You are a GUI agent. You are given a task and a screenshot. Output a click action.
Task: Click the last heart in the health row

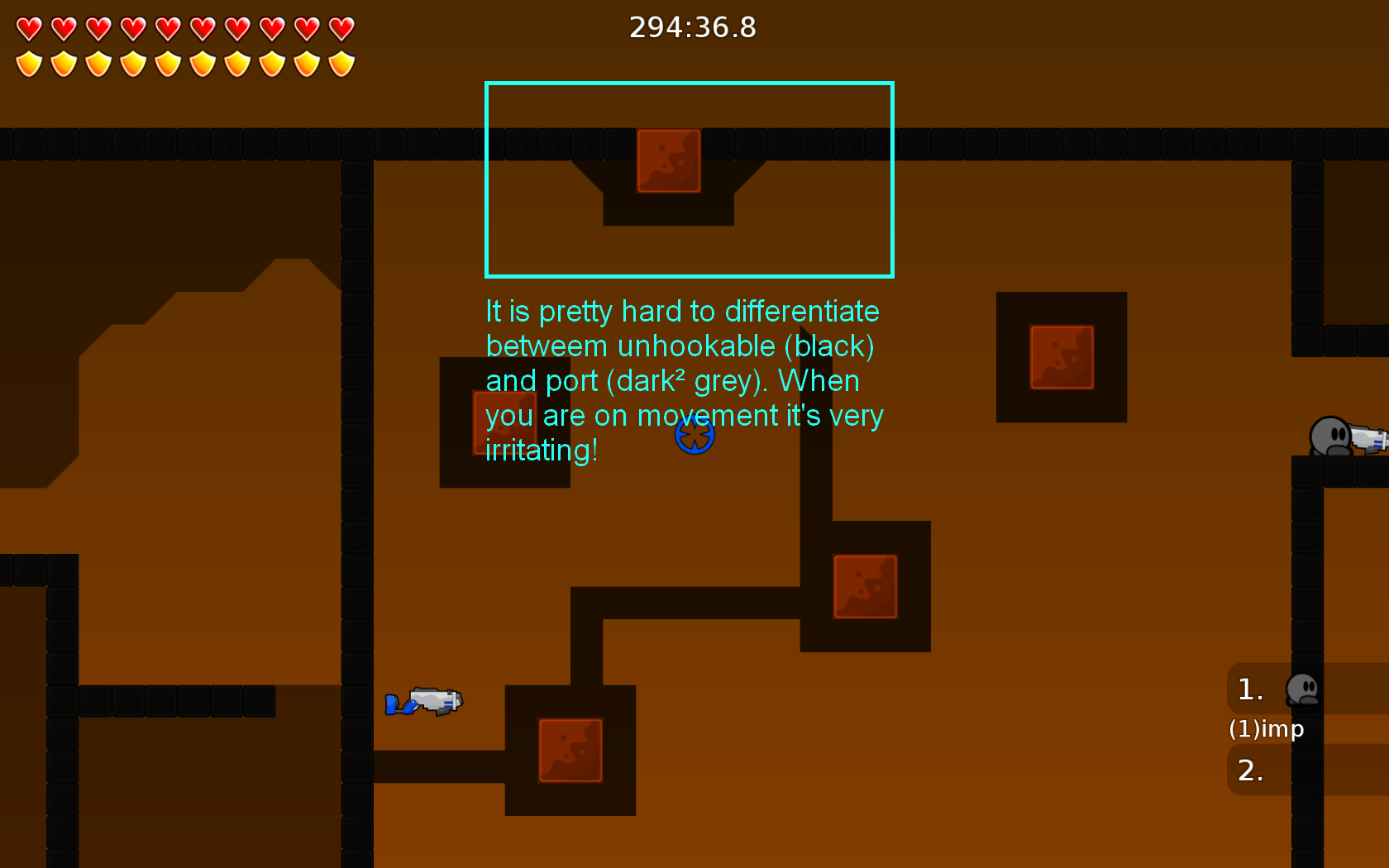pyautogui.click(x=341, y=26)
